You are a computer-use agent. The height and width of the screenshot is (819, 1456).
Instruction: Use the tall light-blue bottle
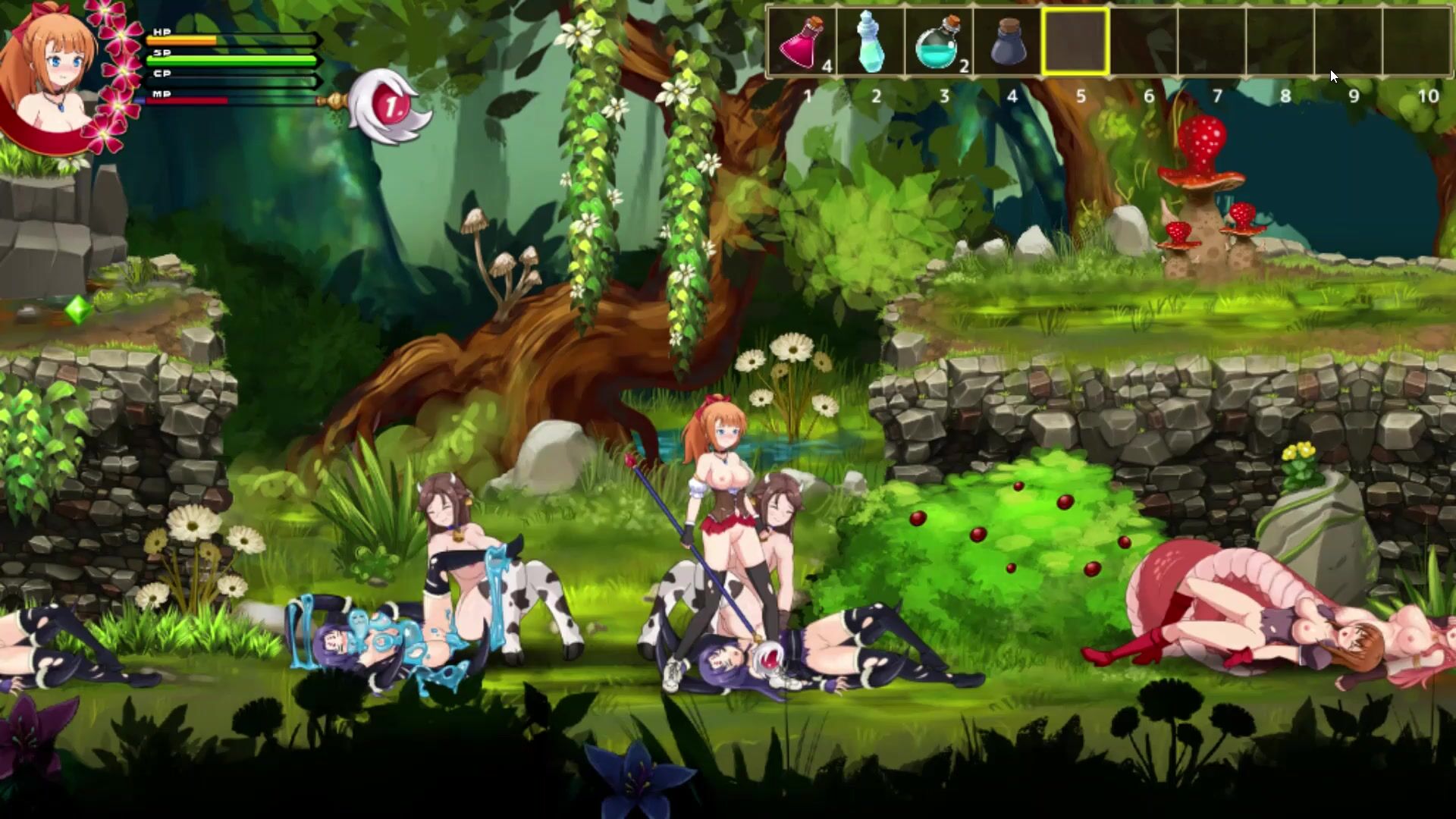(870, 42)
